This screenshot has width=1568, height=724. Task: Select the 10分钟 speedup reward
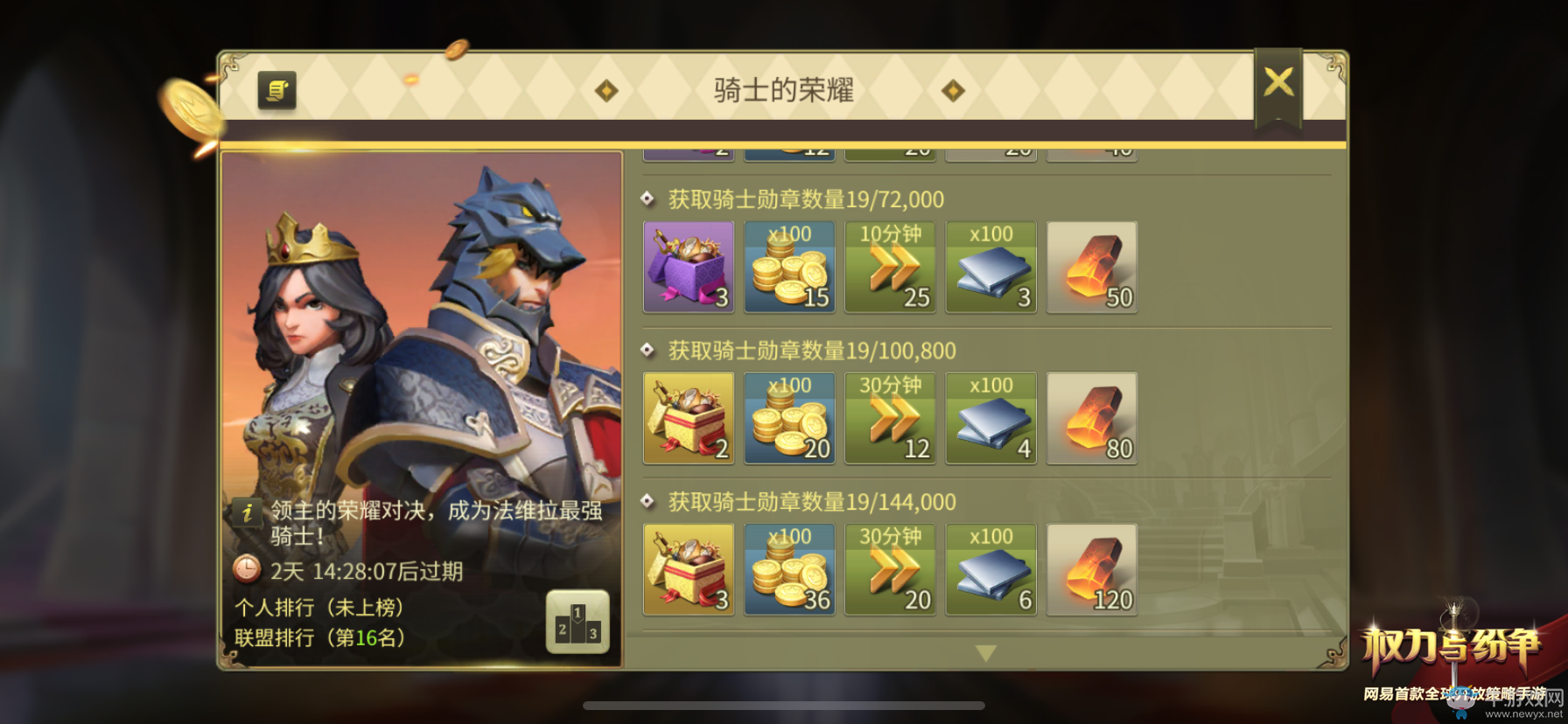coord(890,267)
